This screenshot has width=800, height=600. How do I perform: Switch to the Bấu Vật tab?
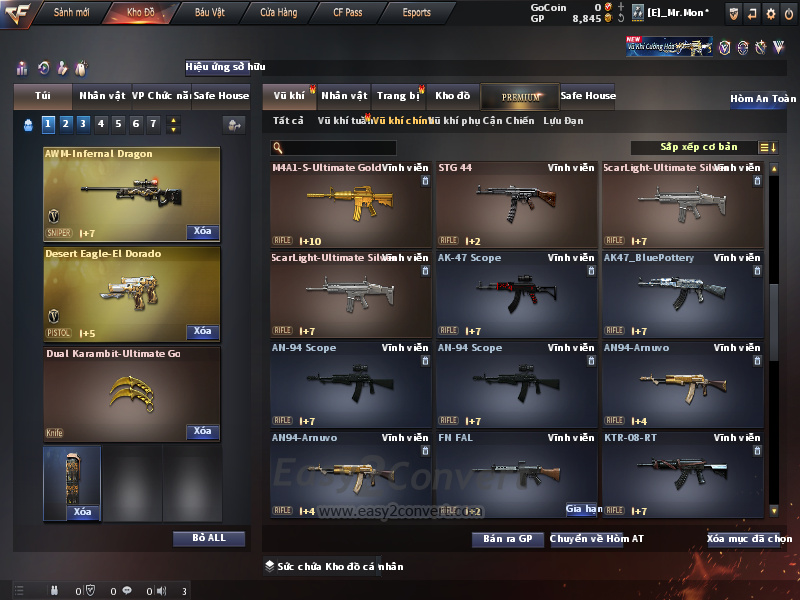[210, 13]
